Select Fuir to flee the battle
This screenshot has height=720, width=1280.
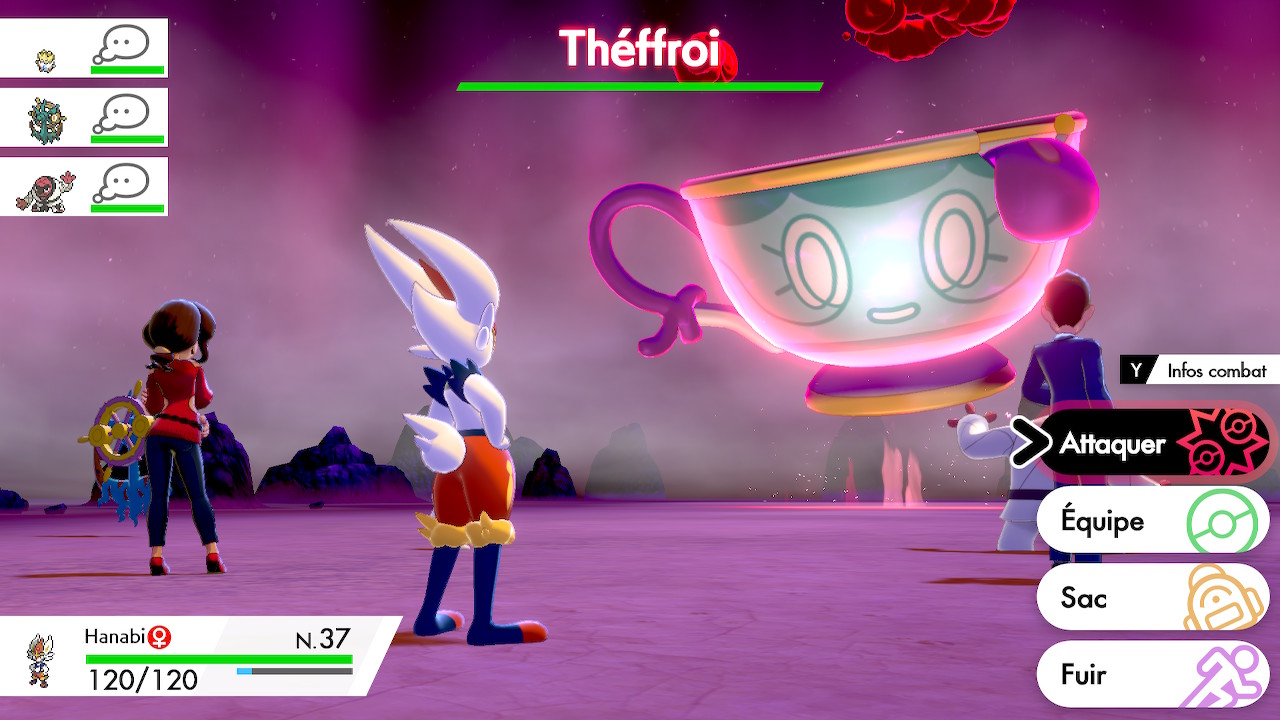(1150, 674)
